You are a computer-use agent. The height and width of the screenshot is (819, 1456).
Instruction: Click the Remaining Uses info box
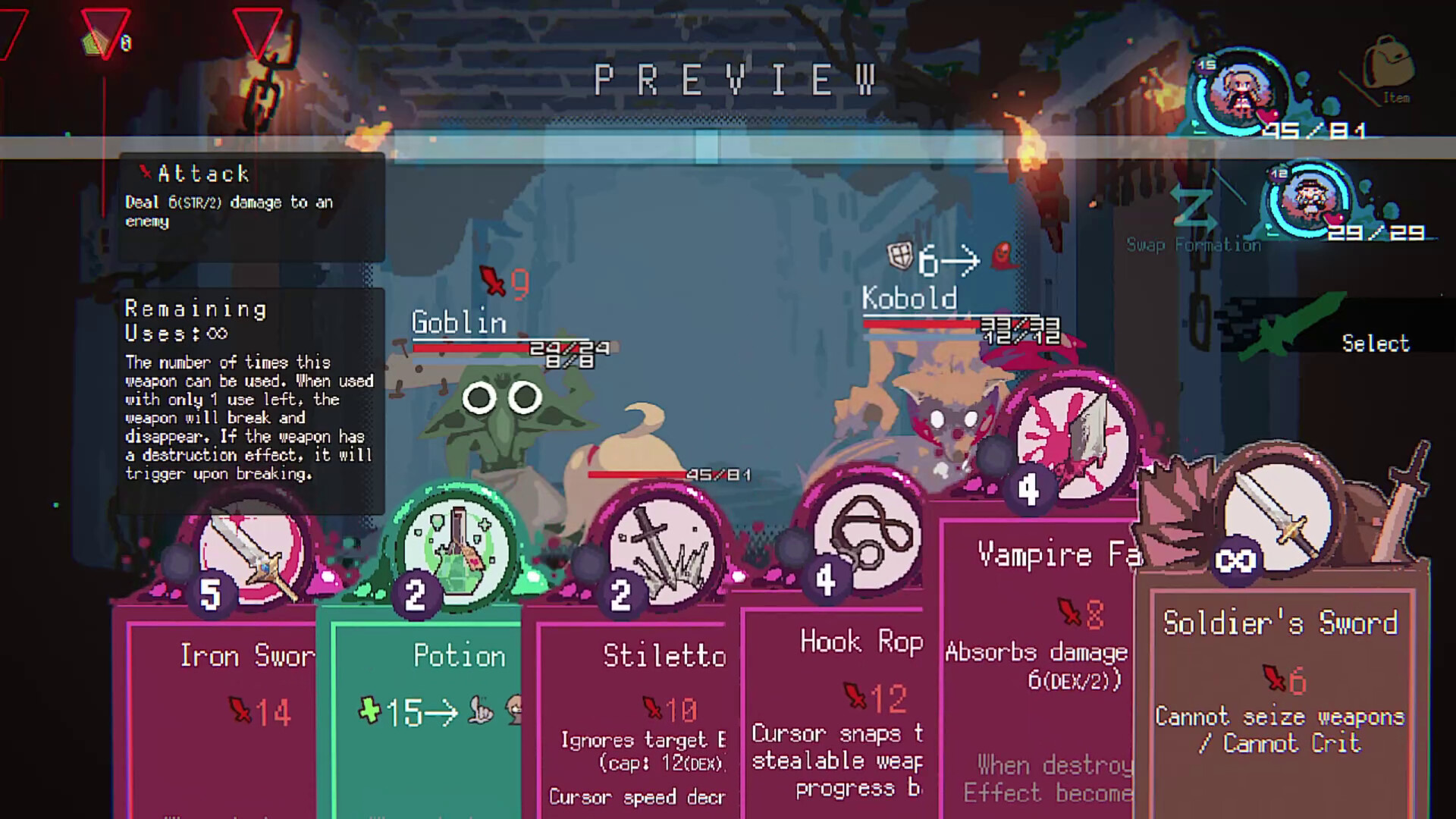[250, 387]
